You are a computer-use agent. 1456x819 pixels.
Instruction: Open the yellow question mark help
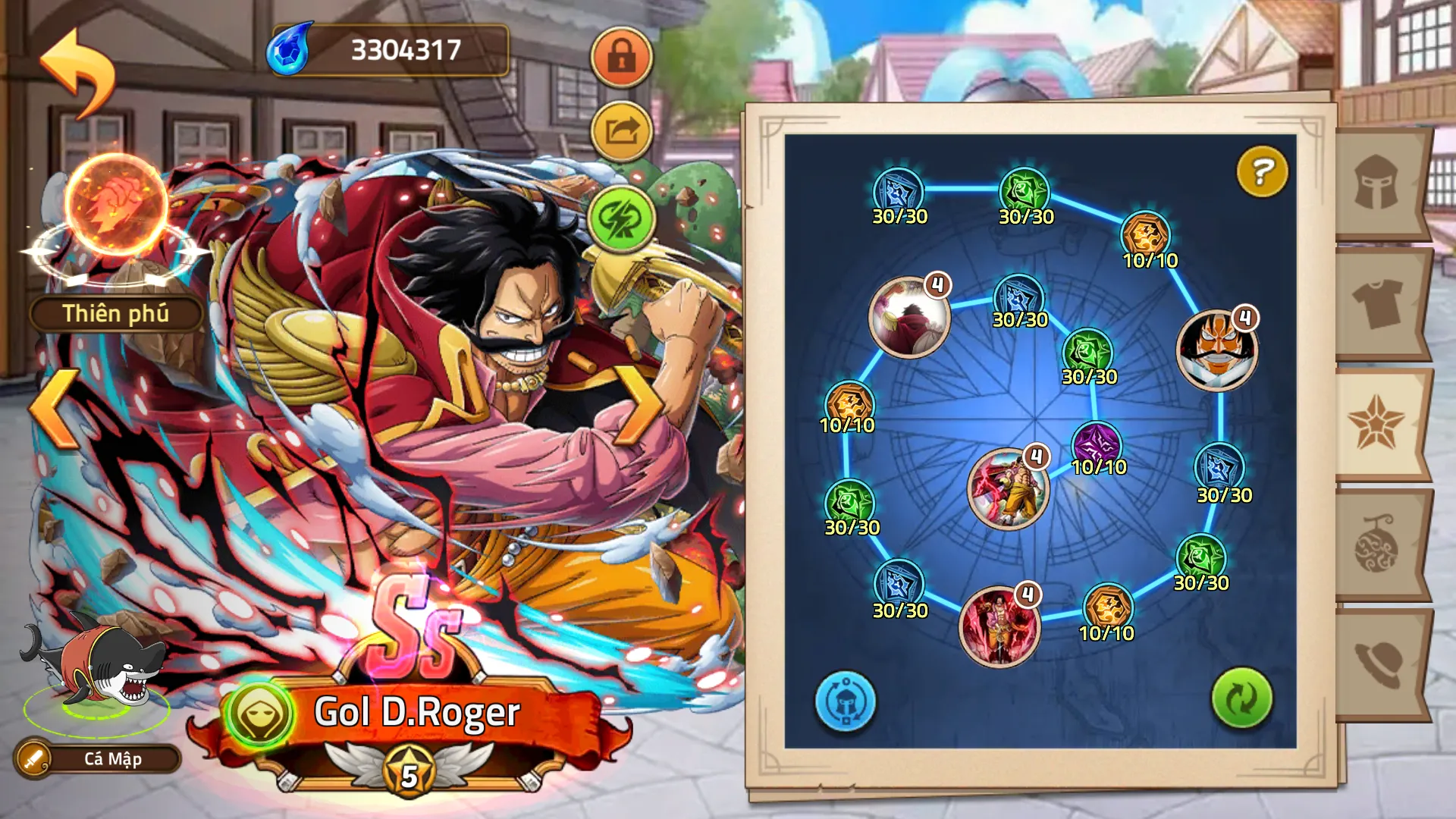1262,171
